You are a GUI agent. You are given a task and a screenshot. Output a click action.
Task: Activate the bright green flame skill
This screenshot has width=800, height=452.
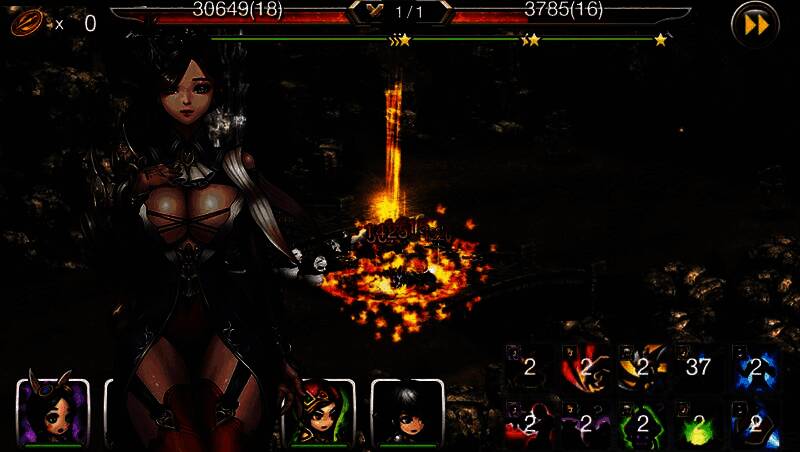pos(697,423)
